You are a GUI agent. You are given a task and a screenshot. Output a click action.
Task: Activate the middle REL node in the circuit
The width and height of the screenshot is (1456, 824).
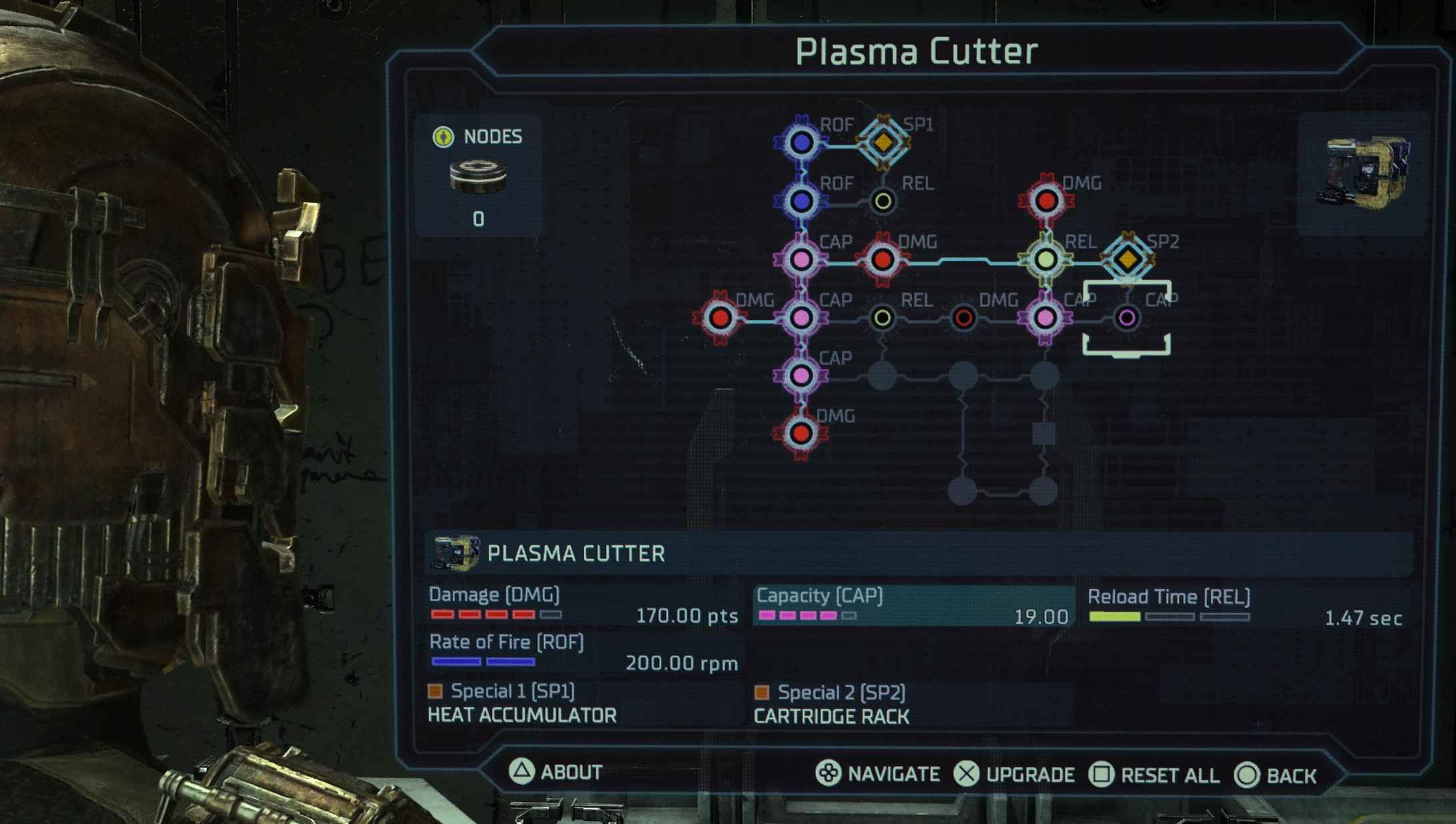(883, 319)
